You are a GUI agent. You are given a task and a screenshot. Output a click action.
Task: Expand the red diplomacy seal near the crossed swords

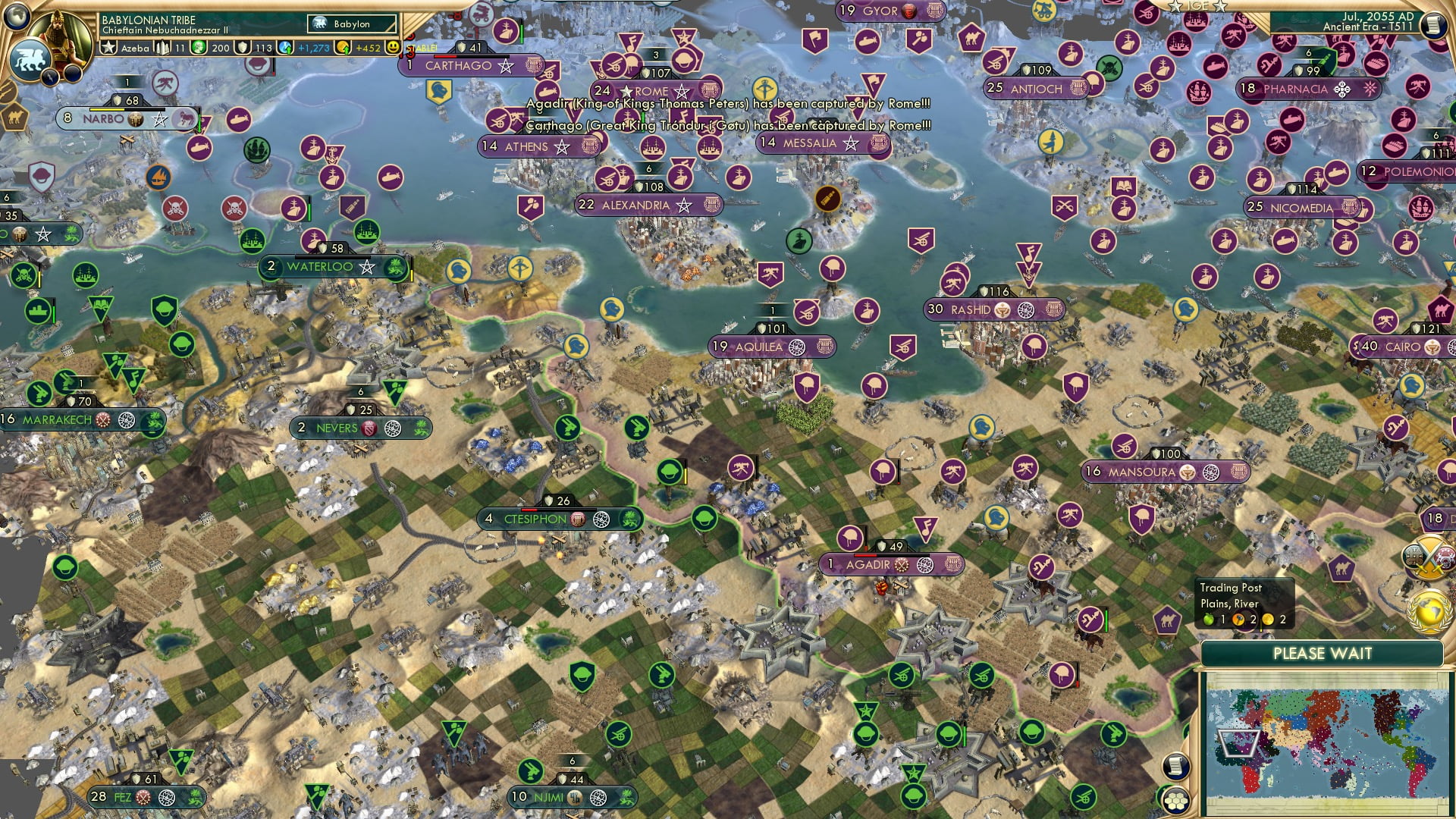coord(1445,556)
